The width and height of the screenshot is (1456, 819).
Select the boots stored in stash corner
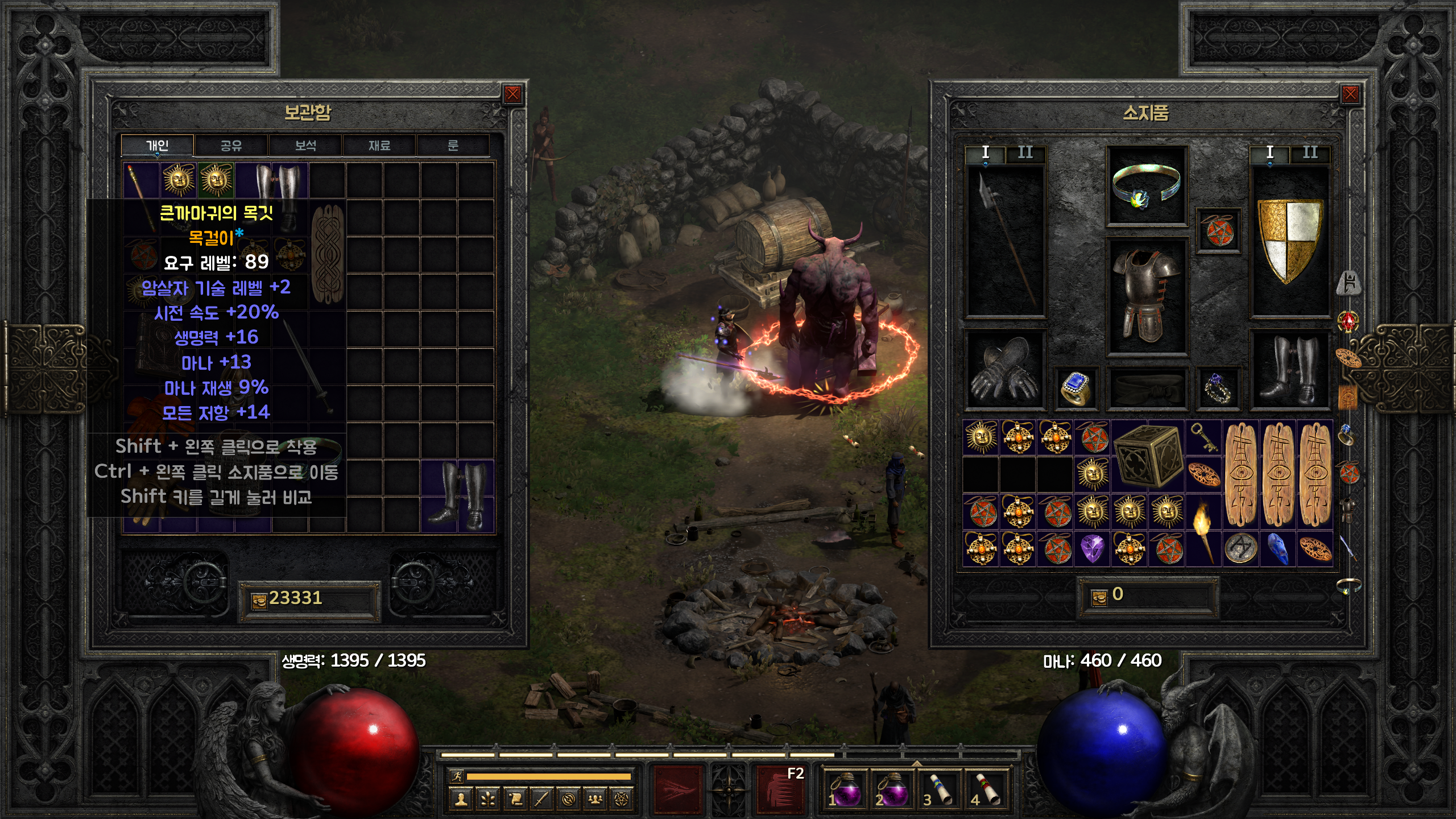coord(457,496)
